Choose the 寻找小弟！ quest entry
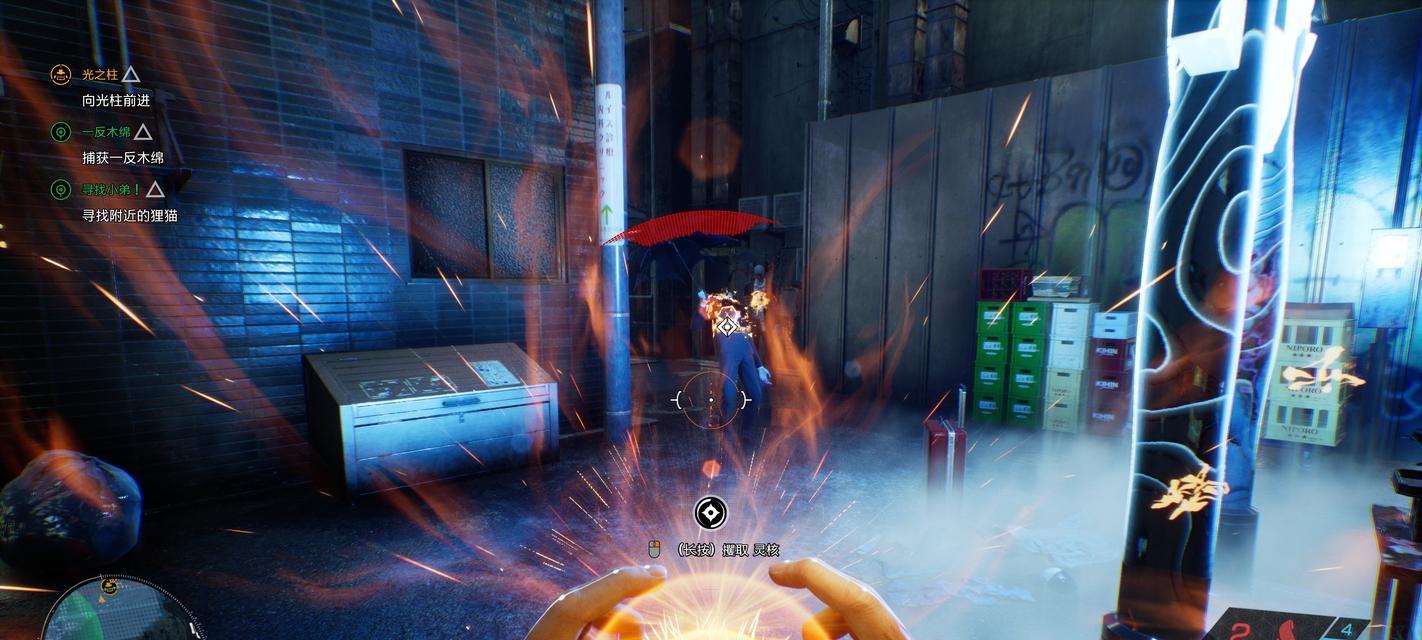 [111, 189]
